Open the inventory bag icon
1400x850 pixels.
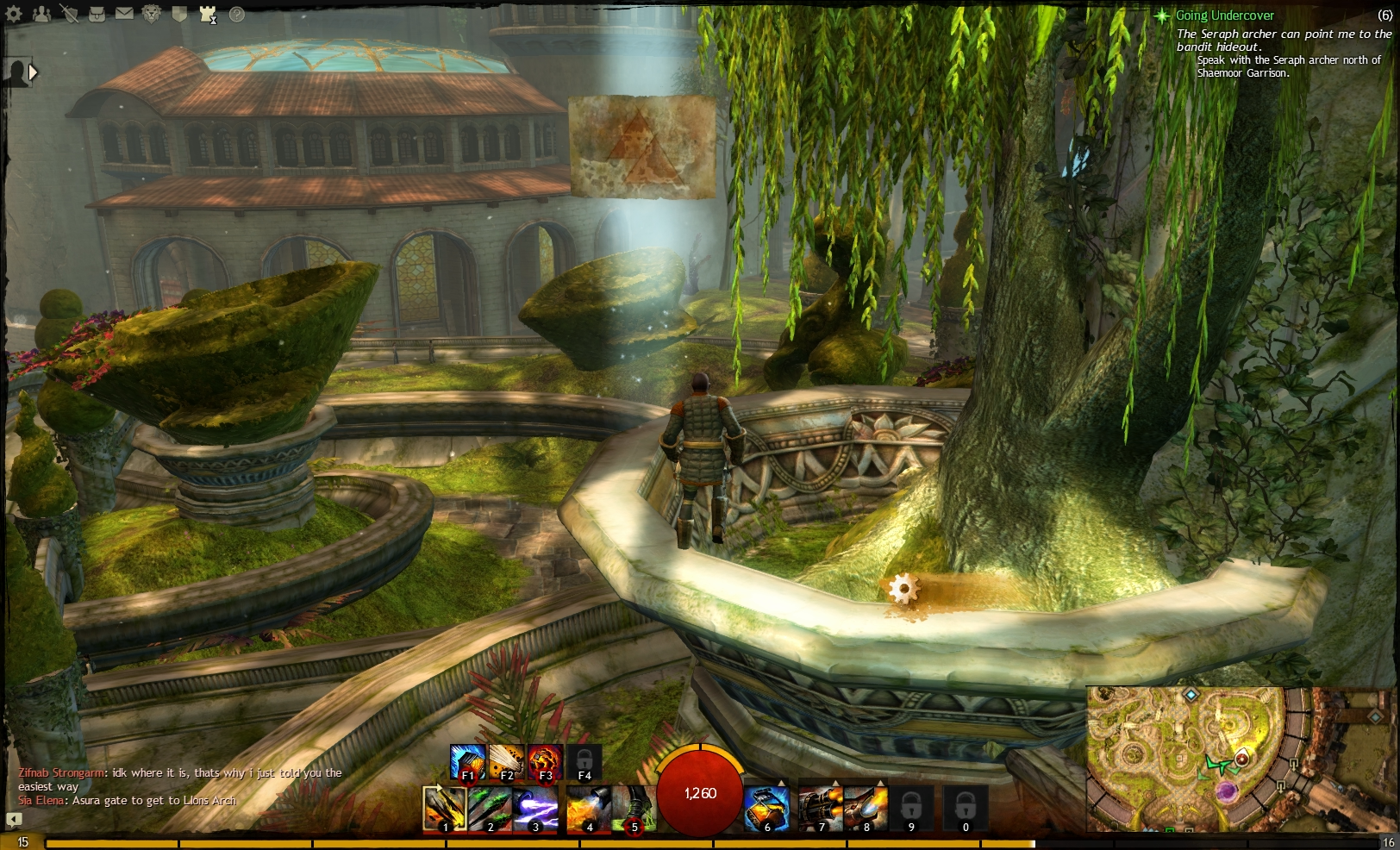point(97,13)
